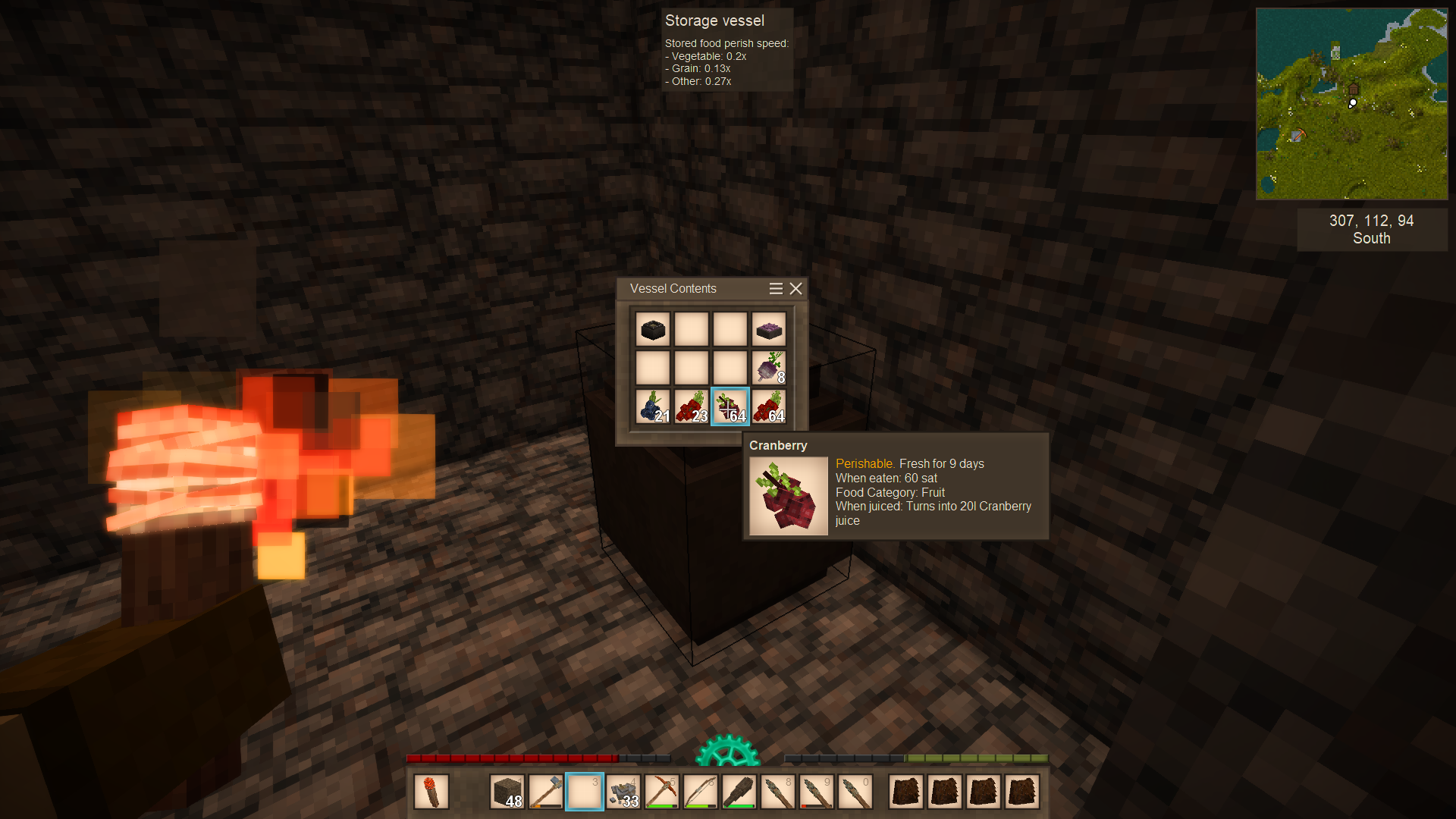Select the dark bowl in the vessel
Image resolution: width=1456 pixels, height=819 pixels.
653,329
